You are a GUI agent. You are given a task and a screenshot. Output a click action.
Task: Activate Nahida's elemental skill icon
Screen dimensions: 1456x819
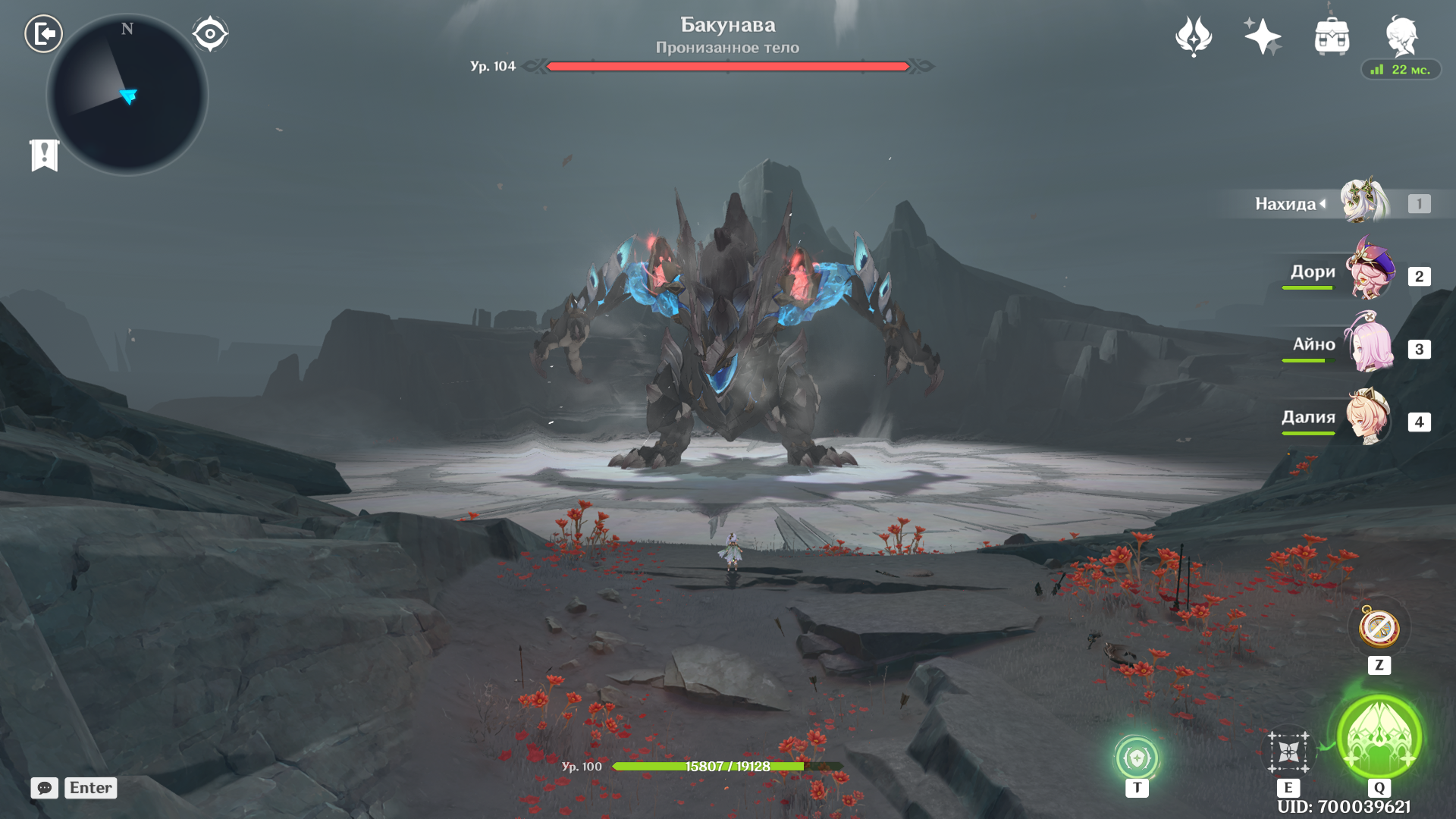(x=1288, y=752)
